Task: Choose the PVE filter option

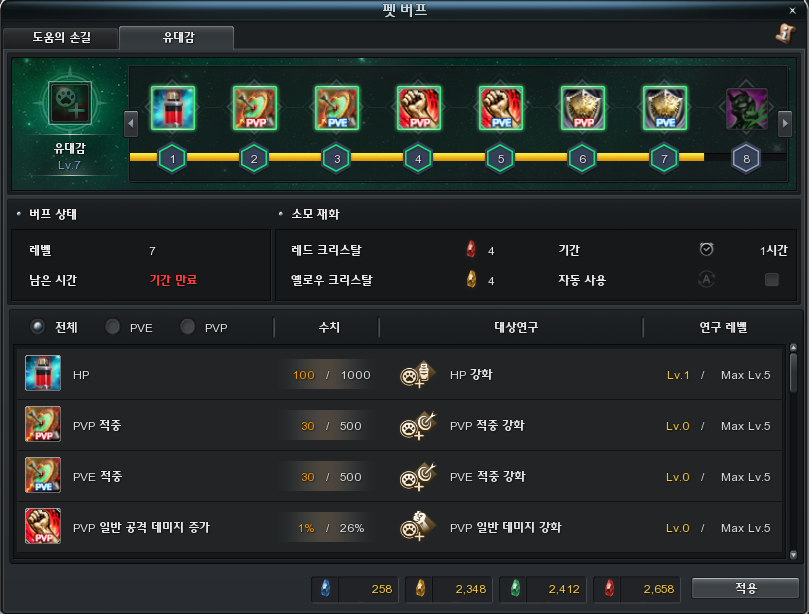Action: 113,327
